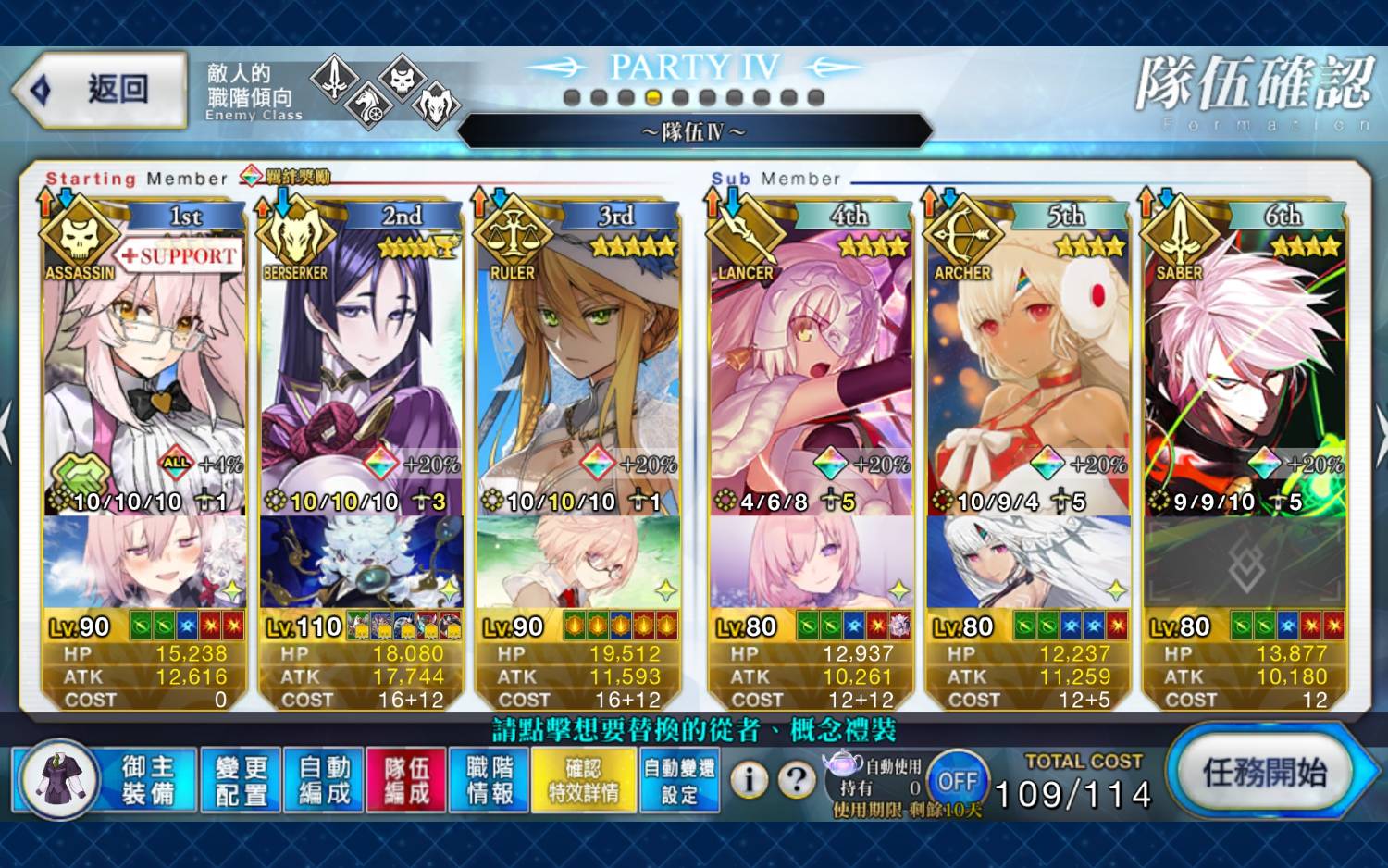Open 確認特效詳情 effect details

point(583,780)
